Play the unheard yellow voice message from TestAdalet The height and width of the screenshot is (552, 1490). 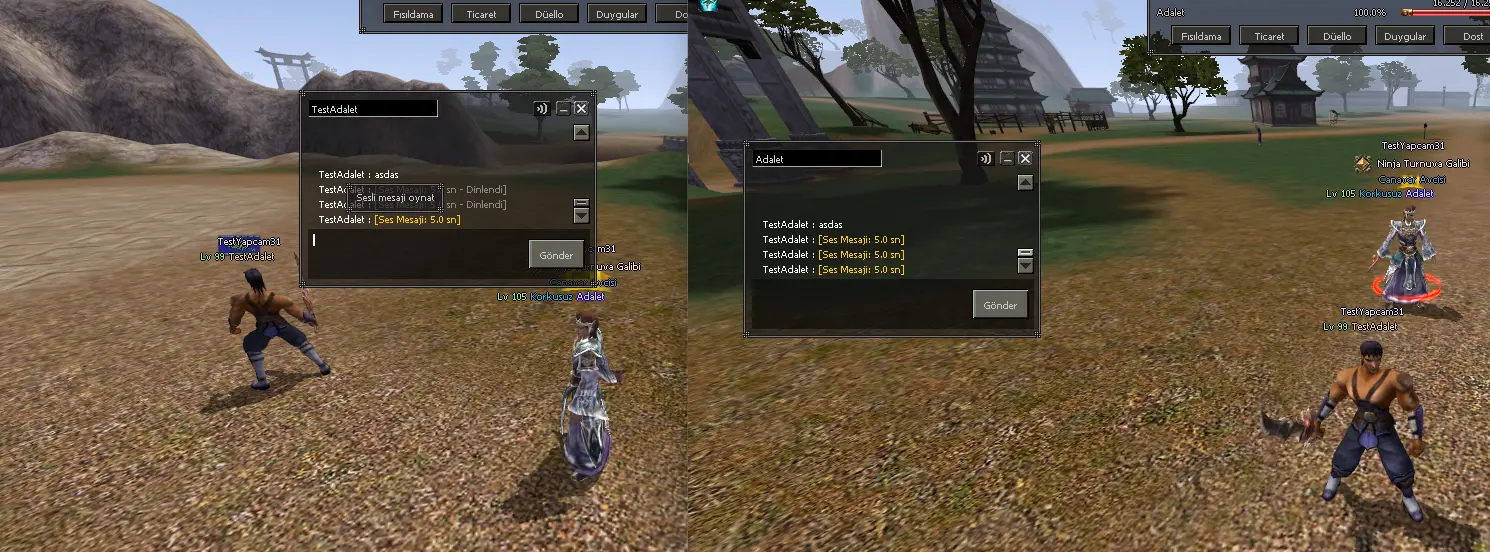(x=417, y=219)
